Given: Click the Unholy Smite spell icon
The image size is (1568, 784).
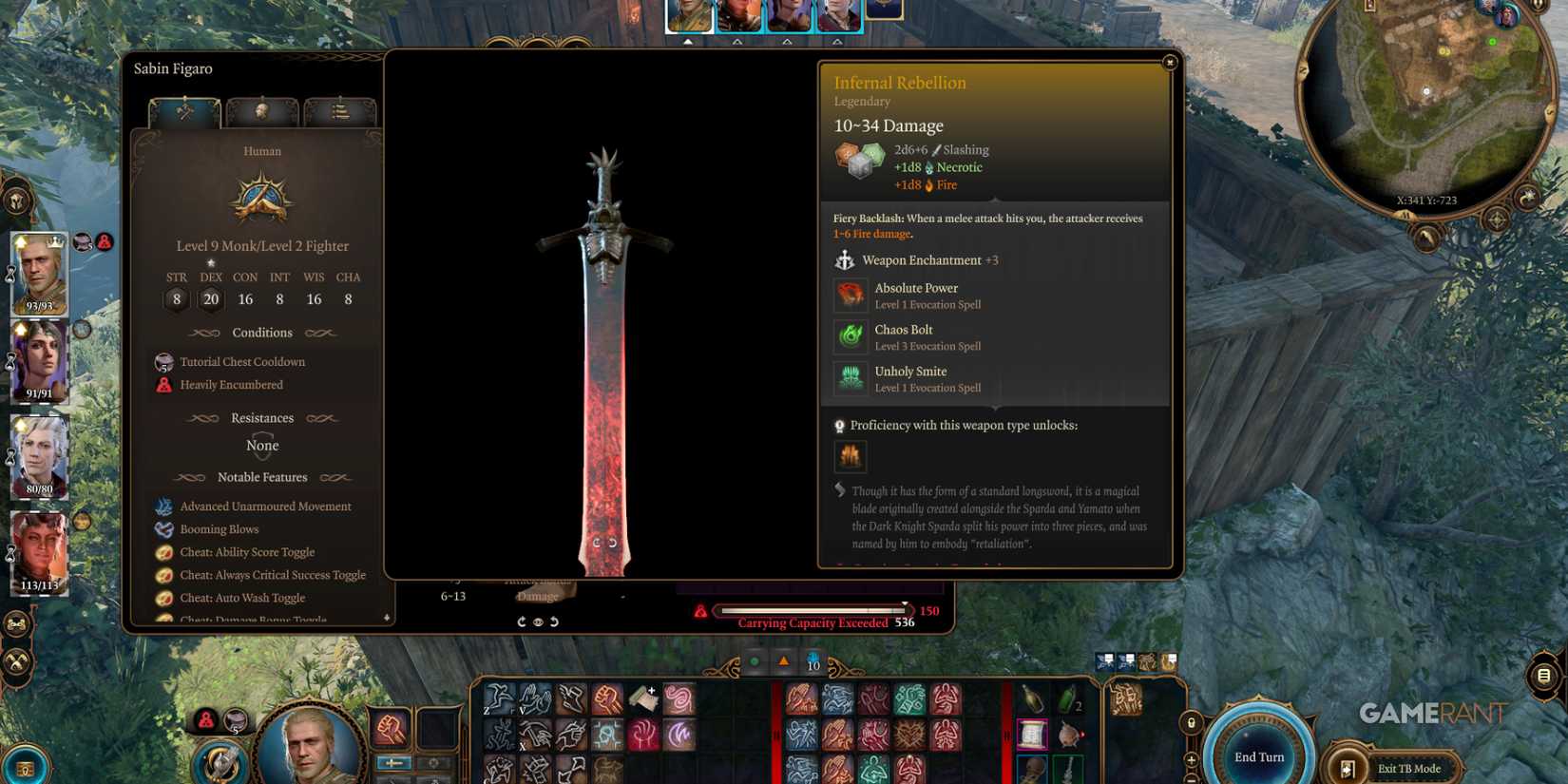Looking at the screenshot, I should tap(851, 377).
